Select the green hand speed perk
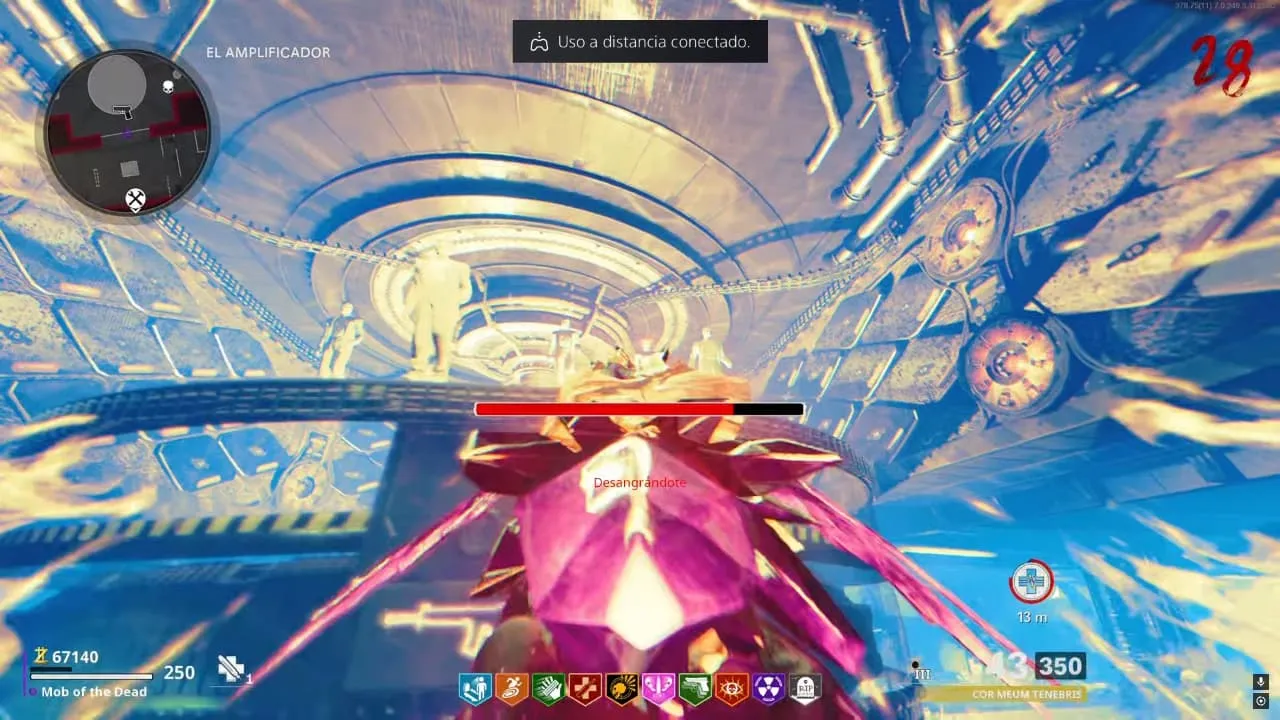 (x=547, y=689)
